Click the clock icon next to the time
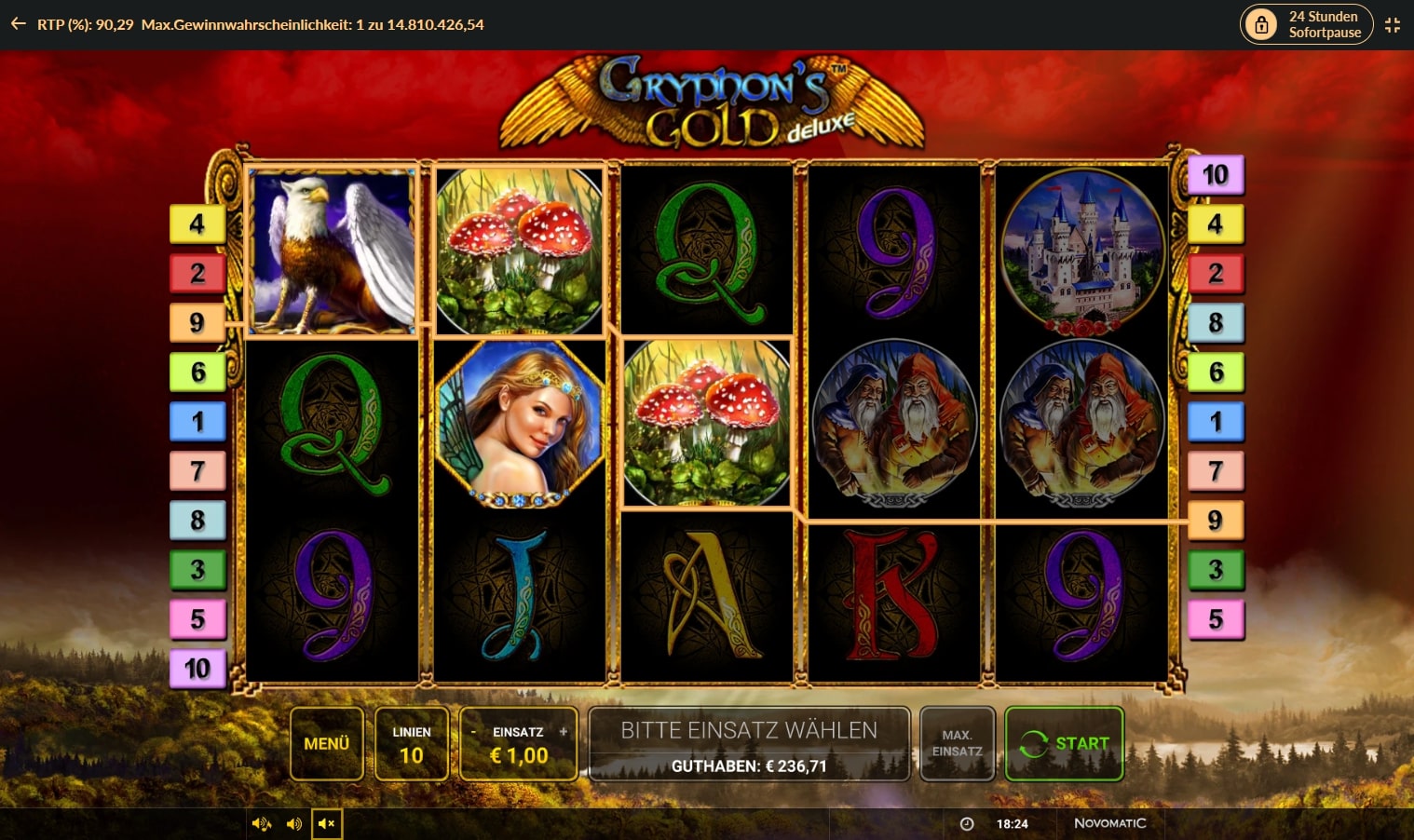 click(966, 823)
